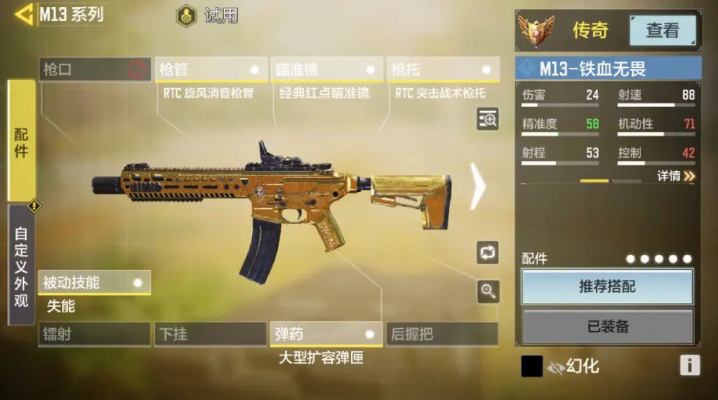Click the 查看 view button
This screenshot has height=400, width=718.
pos(662,30)
